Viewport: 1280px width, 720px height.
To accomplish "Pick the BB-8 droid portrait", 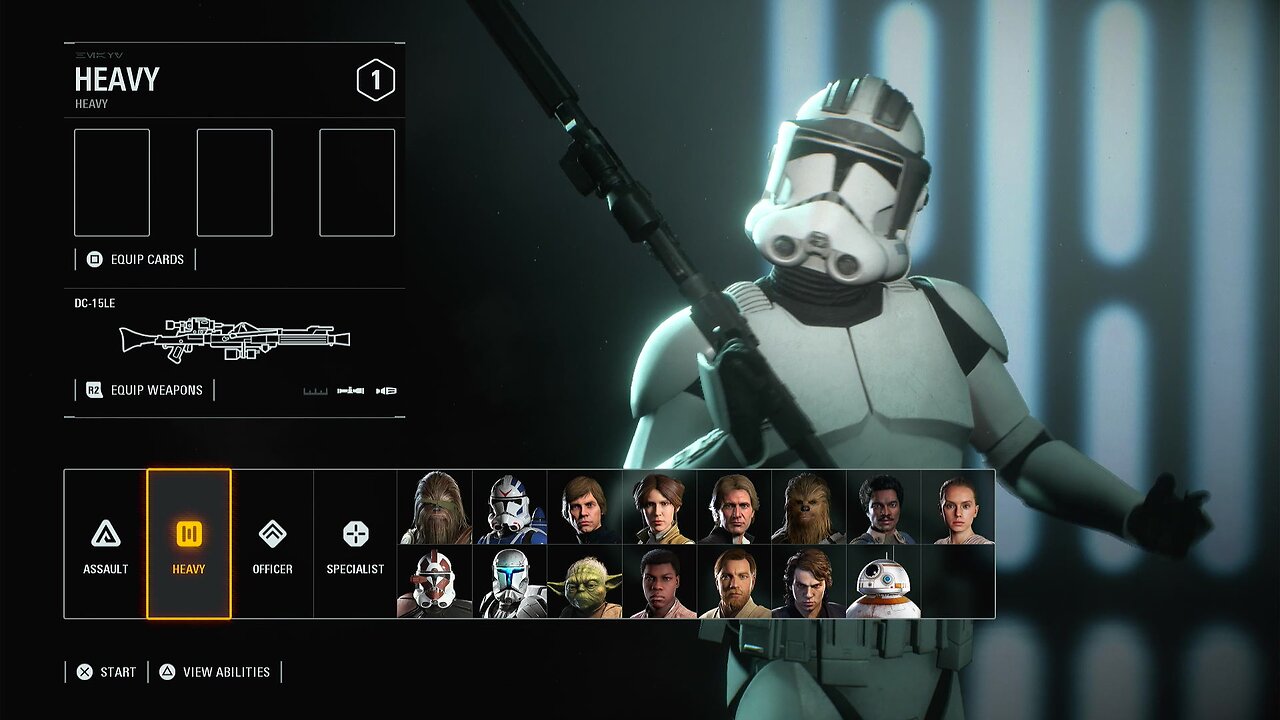I will [x=883, y=582].
